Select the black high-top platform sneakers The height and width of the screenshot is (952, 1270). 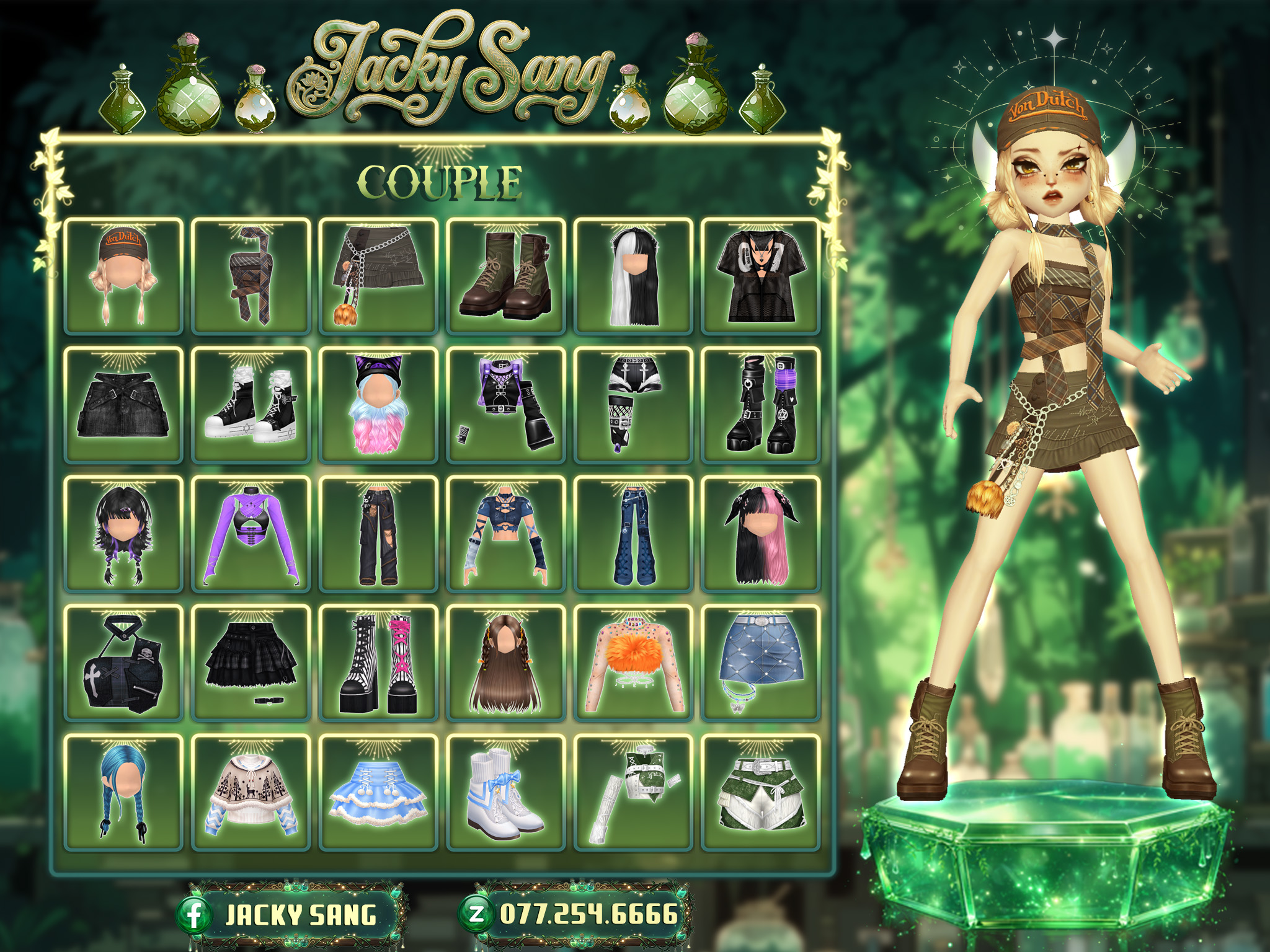point(251,405)
